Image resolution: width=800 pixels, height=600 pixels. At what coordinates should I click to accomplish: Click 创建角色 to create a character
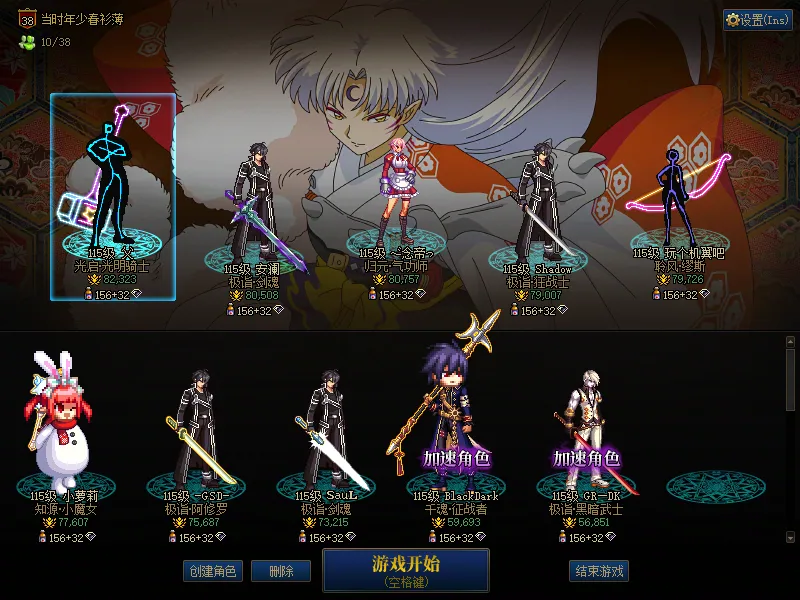(x=211, y=571)
